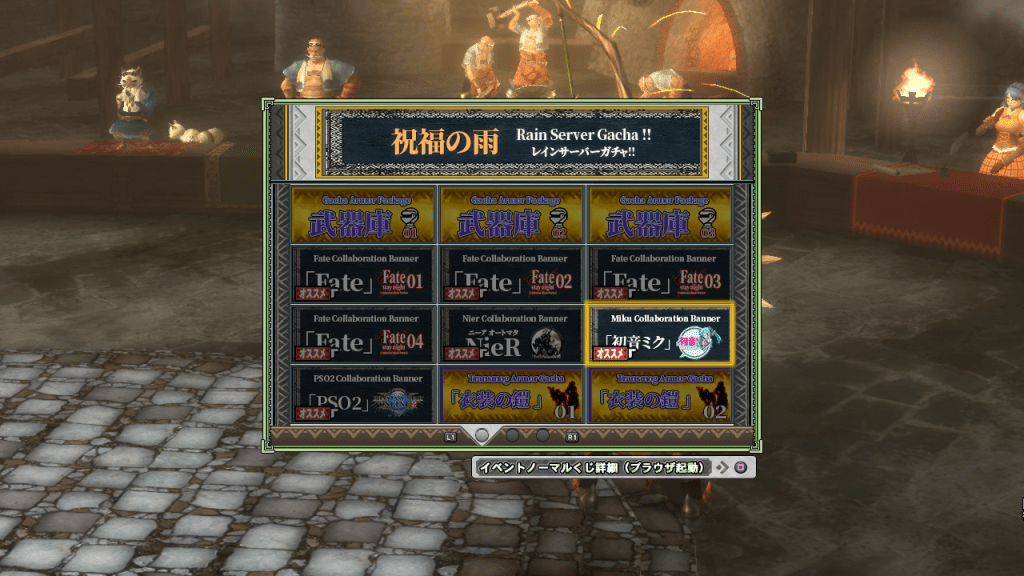Select Gacha Armor Package 01 banner

pos(362,214)
